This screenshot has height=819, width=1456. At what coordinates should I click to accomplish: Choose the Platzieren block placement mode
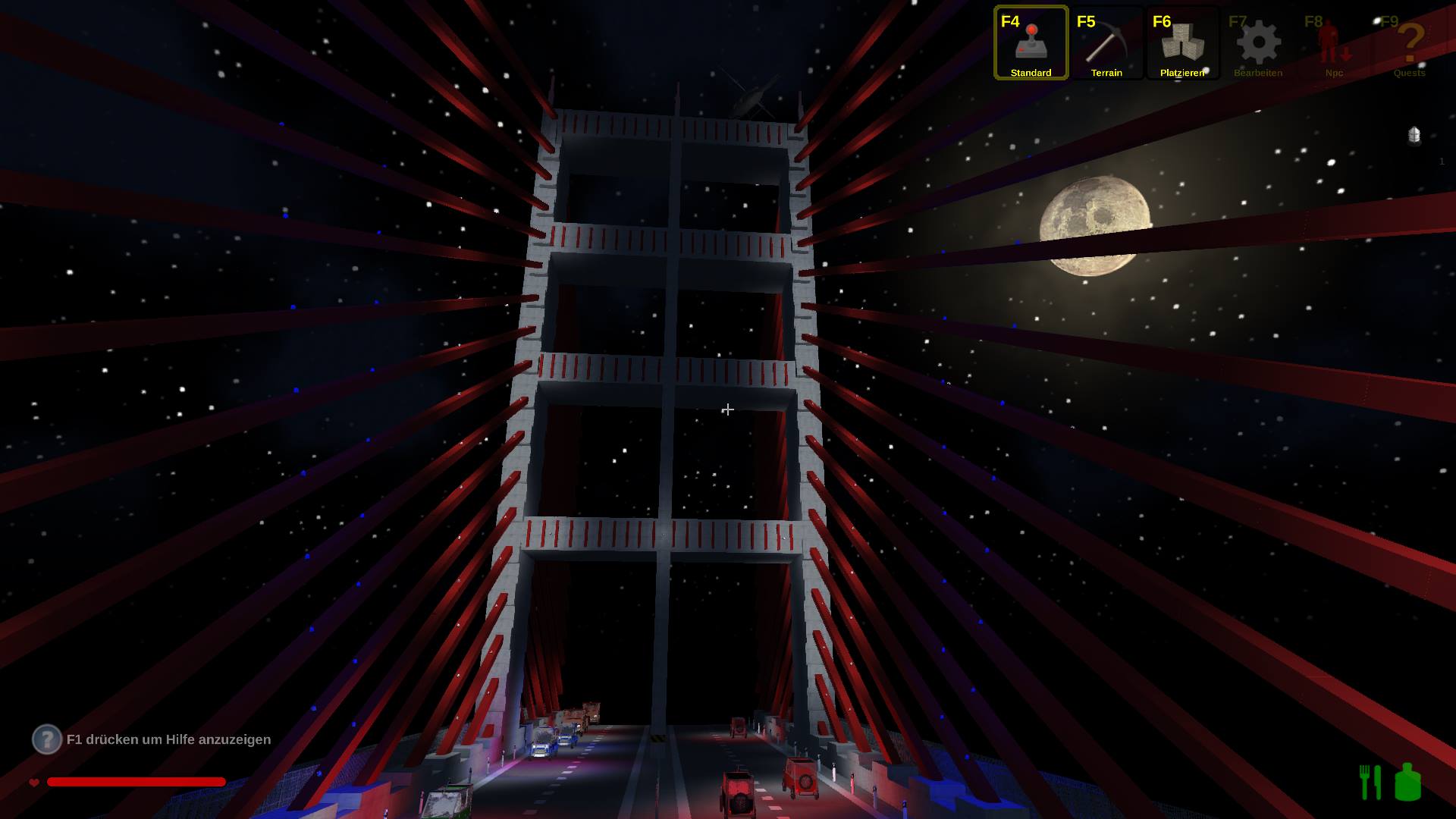coord(1182,43)
